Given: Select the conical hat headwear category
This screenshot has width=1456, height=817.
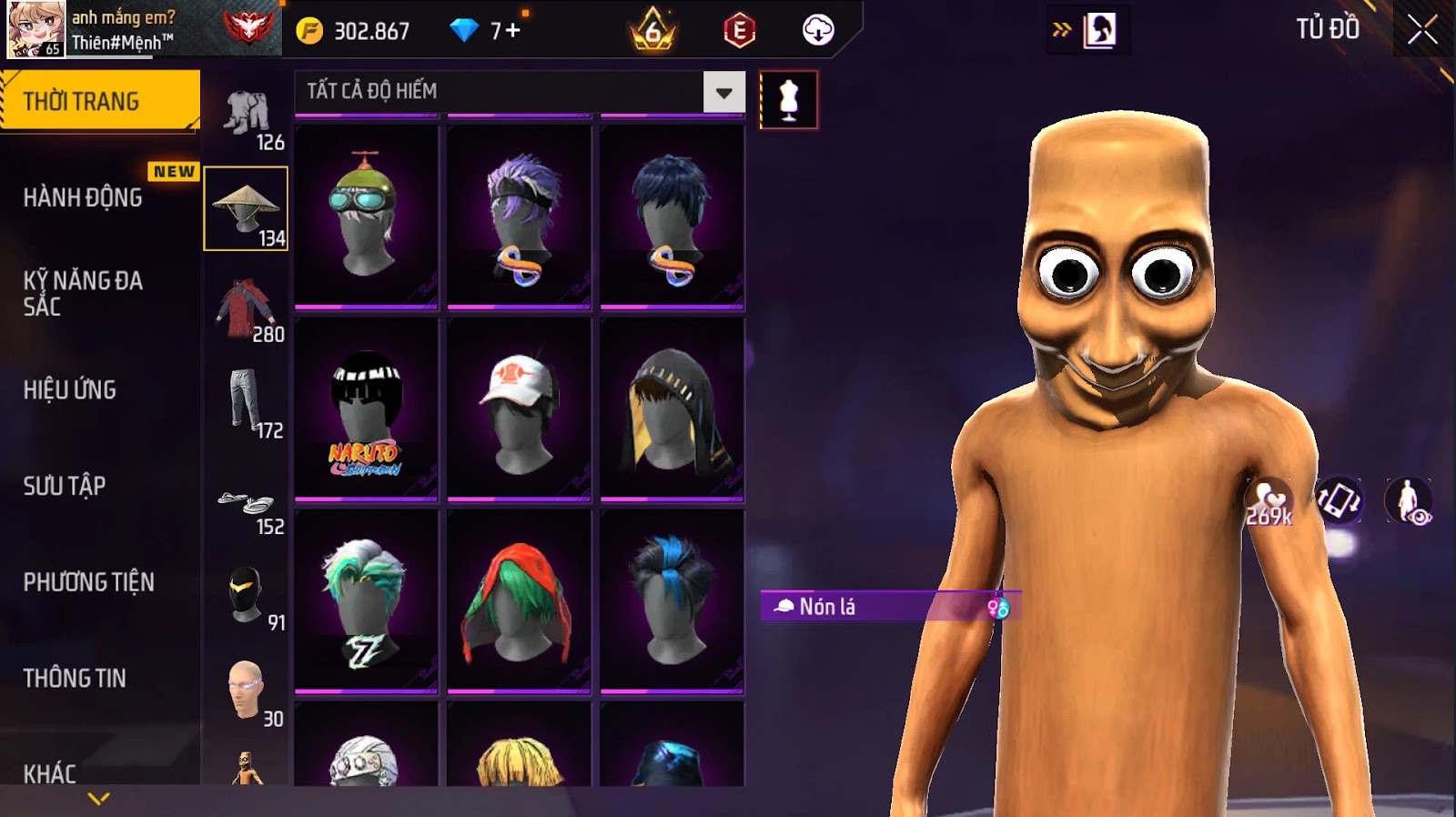Looking at the screenshot, I should point(246,208).
